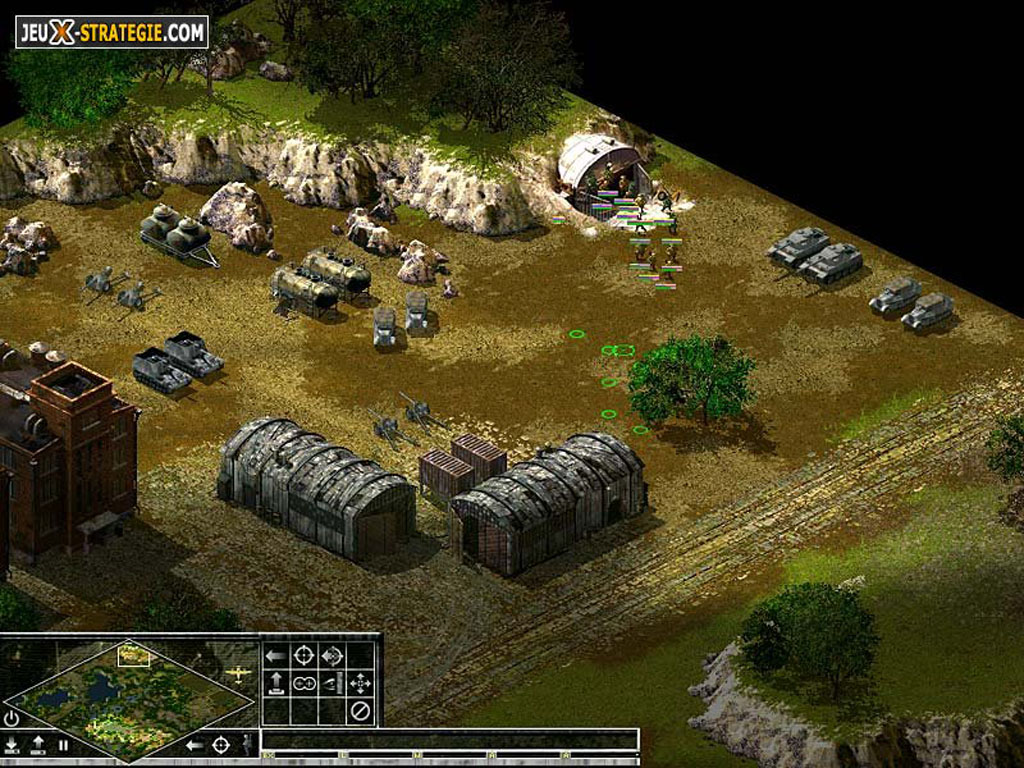Select the combined arrow-and-crosshair order
Image resolution: width=1024 pixels, height=768 pixels.
coord(332,656)
